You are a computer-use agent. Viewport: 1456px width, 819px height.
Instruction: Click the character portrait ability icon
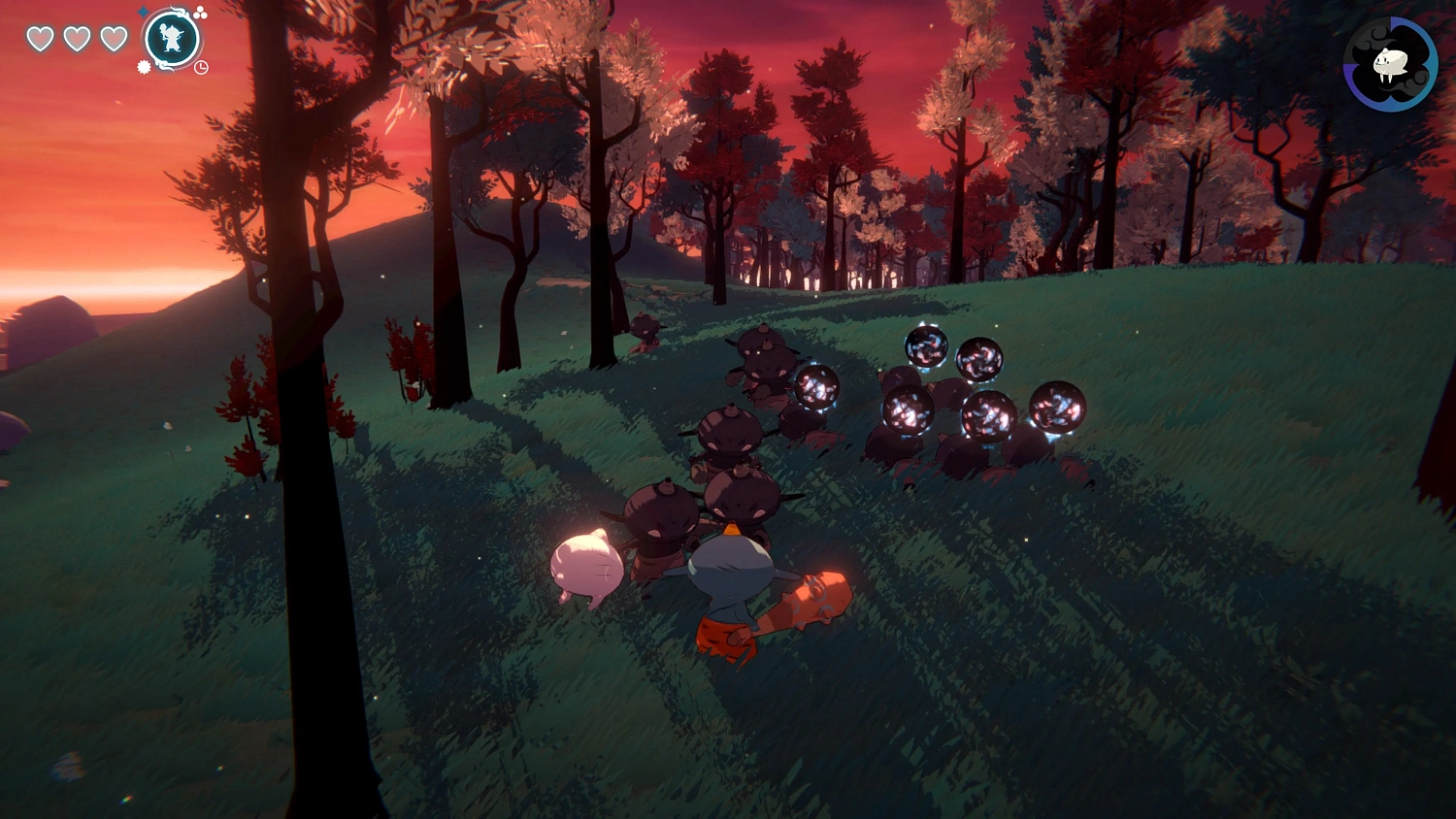[x=172, y=40]
